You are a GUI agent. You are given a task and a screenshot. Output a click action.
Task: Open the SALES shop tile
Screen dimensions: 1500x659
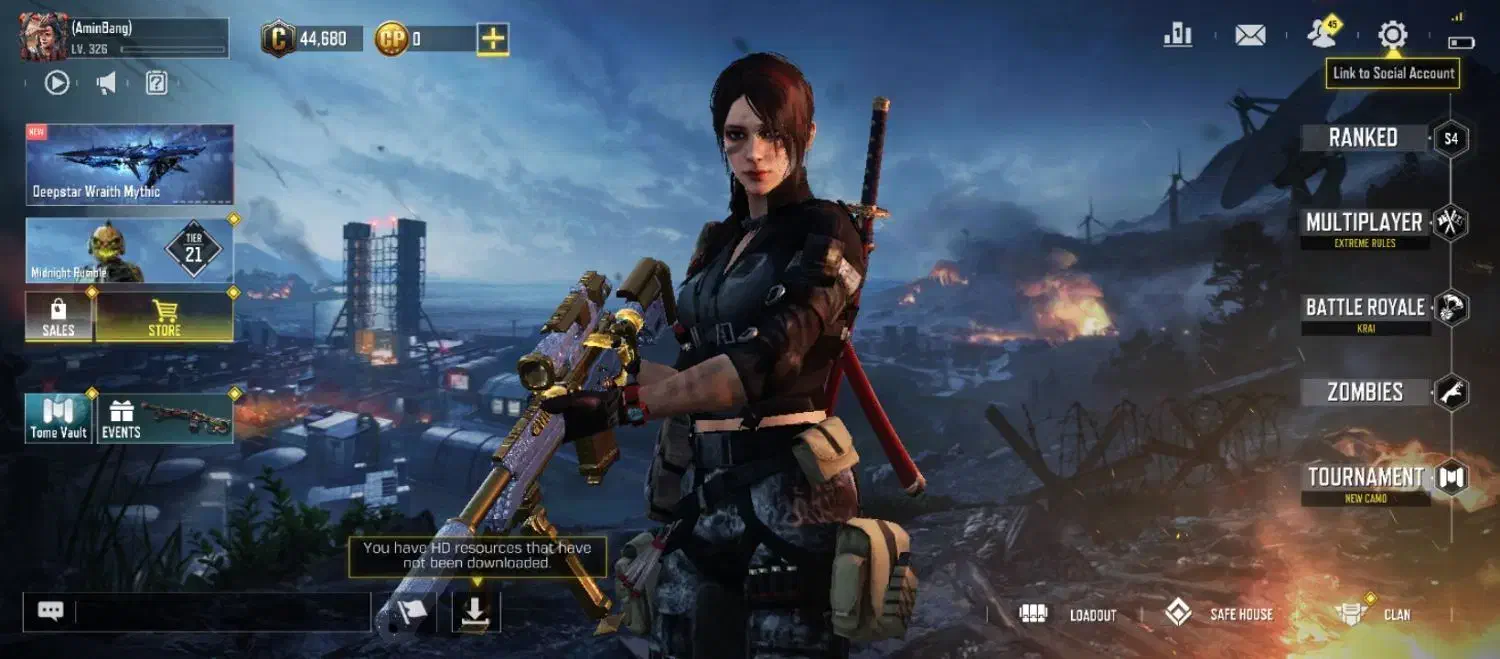[59, 317]
